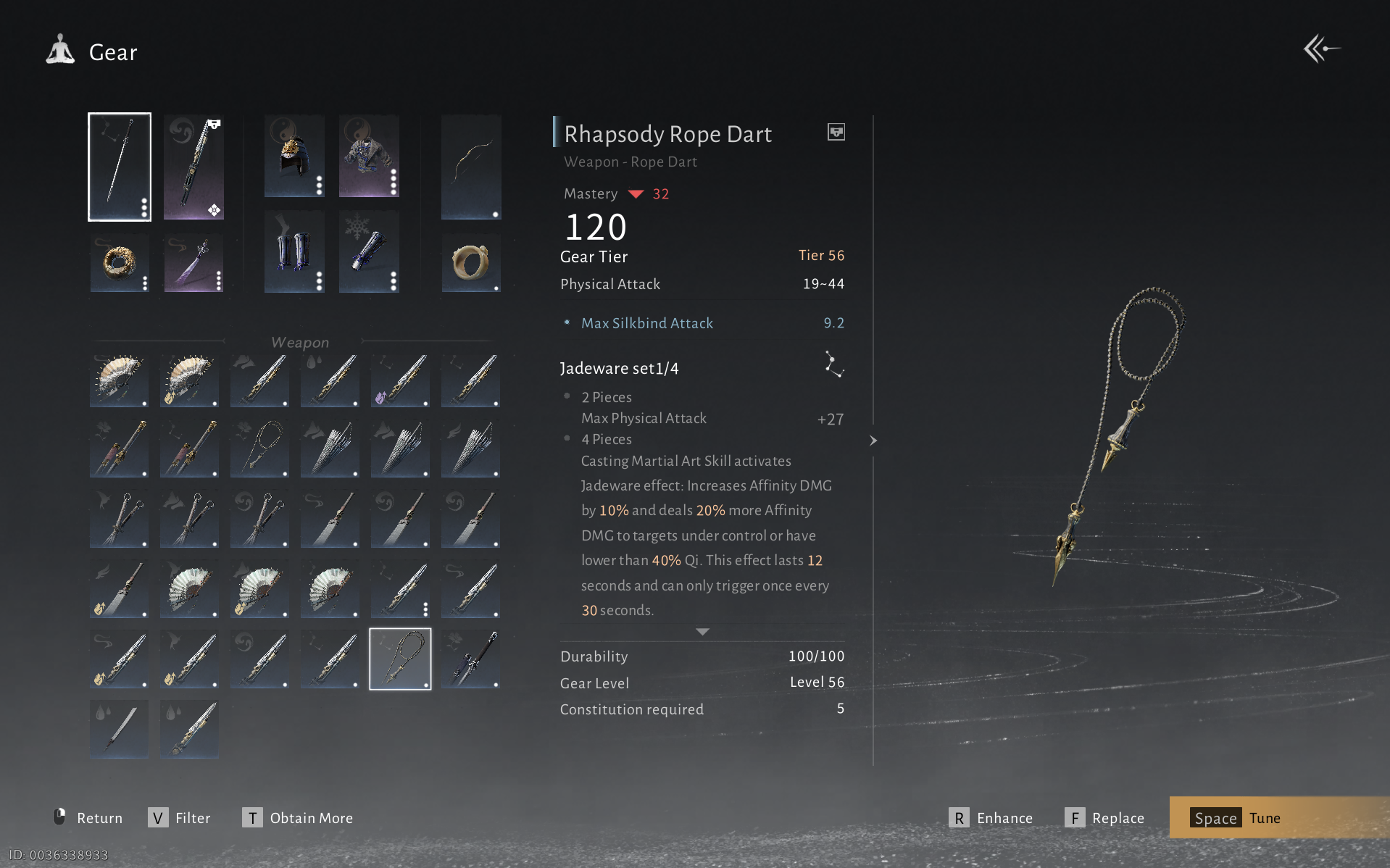The image size is (1390, 868).
Task: Select the equipped chest armor slot
Action: coord(369,156)
